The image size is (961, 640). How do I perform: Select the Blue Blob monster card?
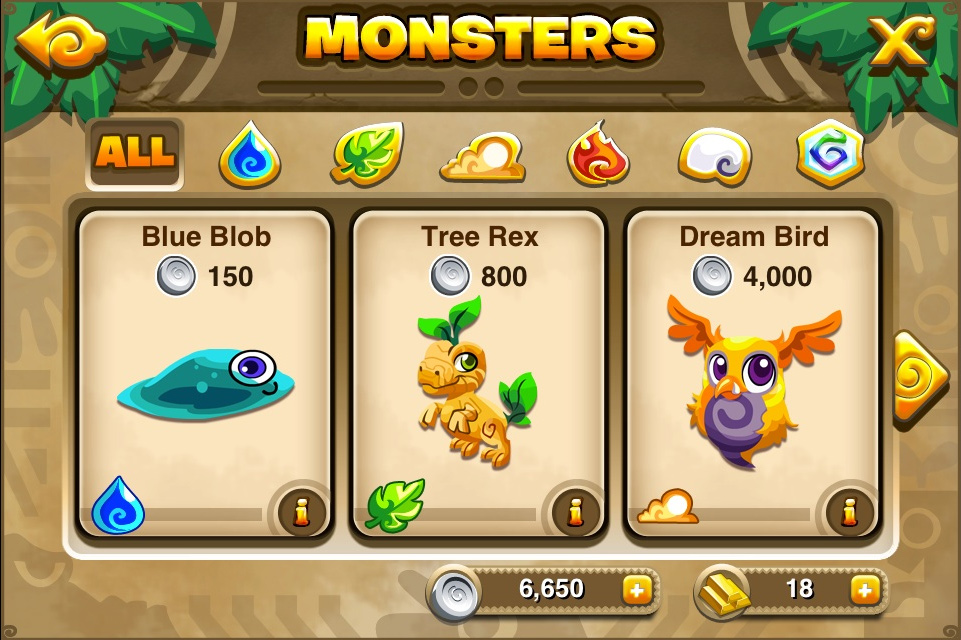205,370
